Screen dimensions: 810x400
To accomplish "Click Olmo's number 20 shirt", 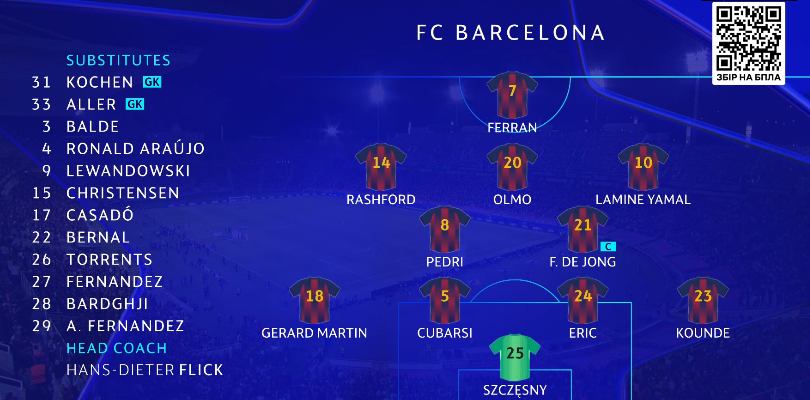I will point(512,166).
